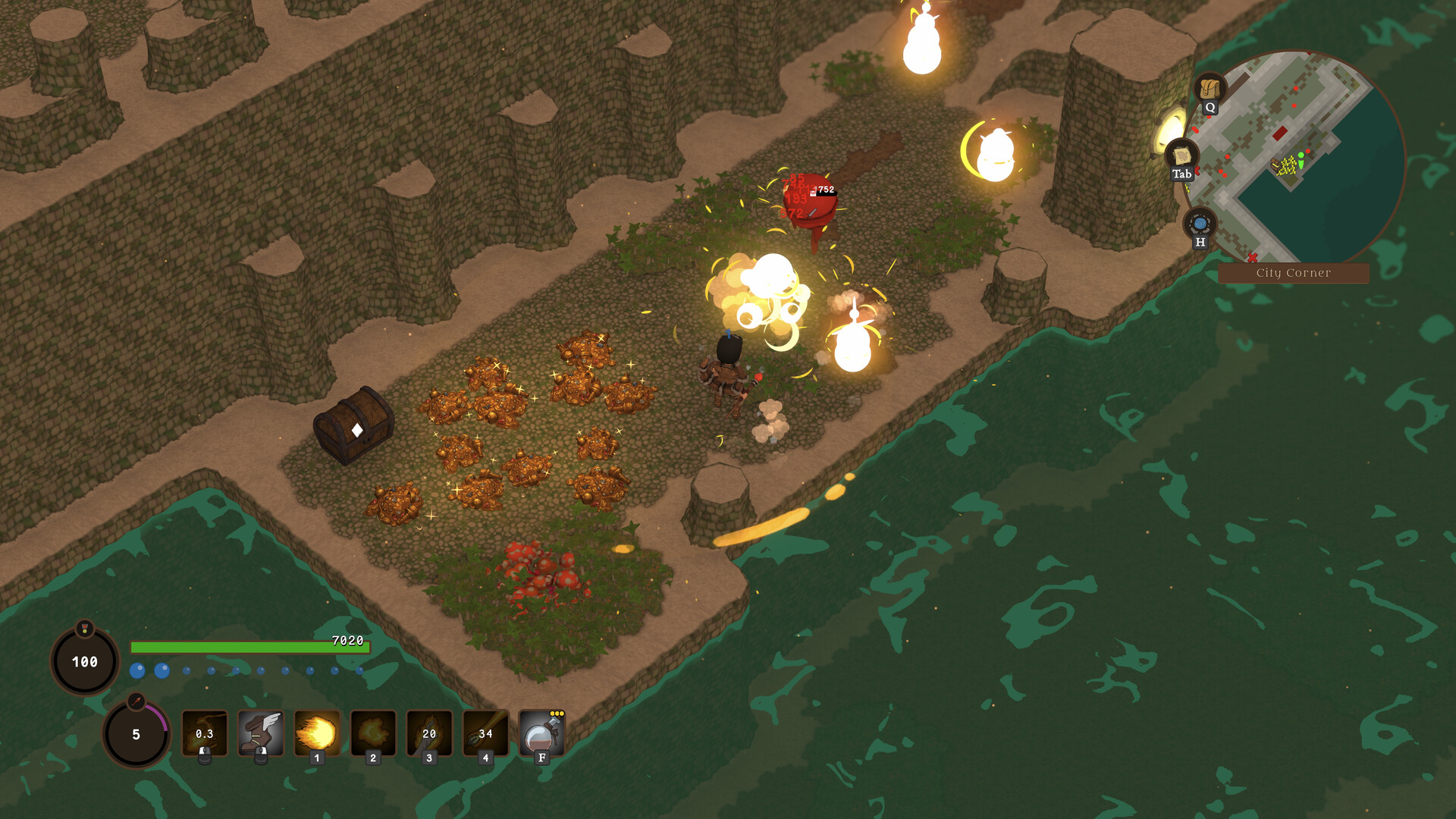
Task: Choose the staff ability showing cooldown 34
Action: coord(485,733)
